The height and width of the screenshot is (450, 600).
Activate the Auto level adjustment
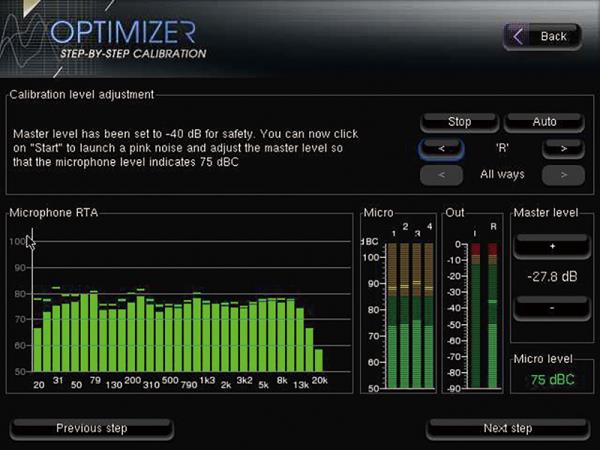tap(544, 122)
